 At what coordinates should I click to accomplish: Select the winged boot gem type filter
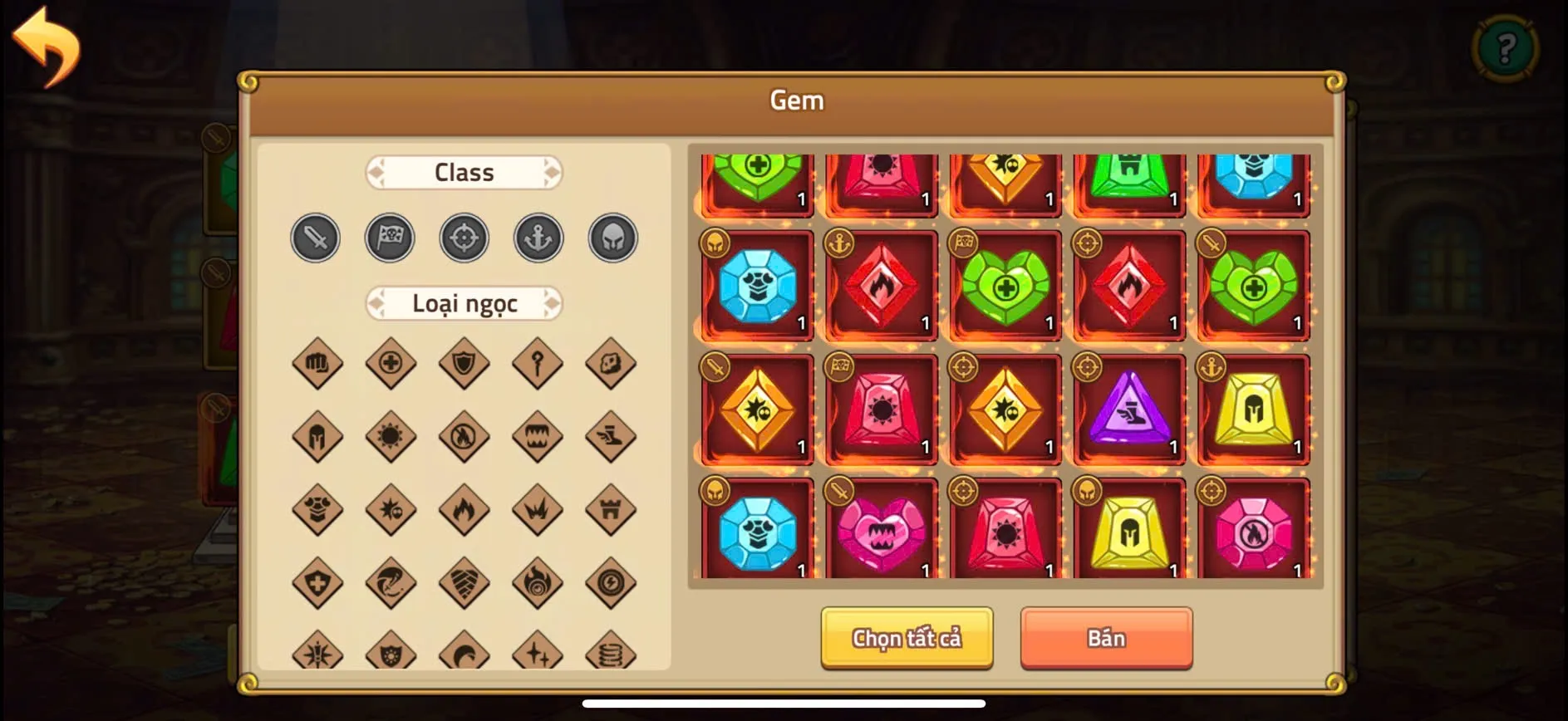(x=611, y=436)
